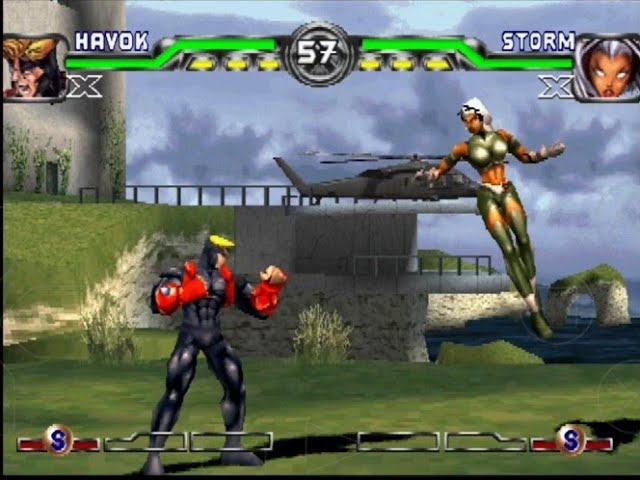Select the X emblem beneath Havok's health bar
This screenshot has width=640, height=480.
(84, 87)
